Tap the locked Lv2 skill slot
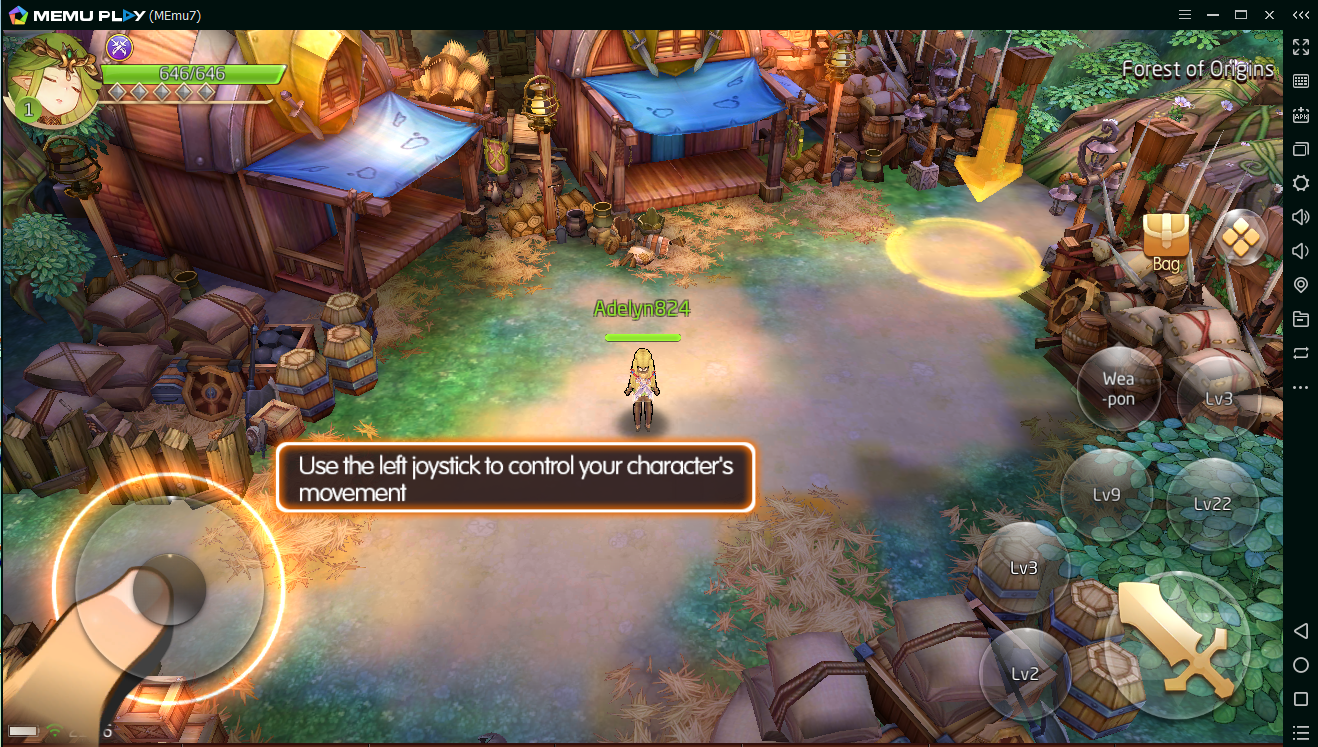 coord(1024,673)
